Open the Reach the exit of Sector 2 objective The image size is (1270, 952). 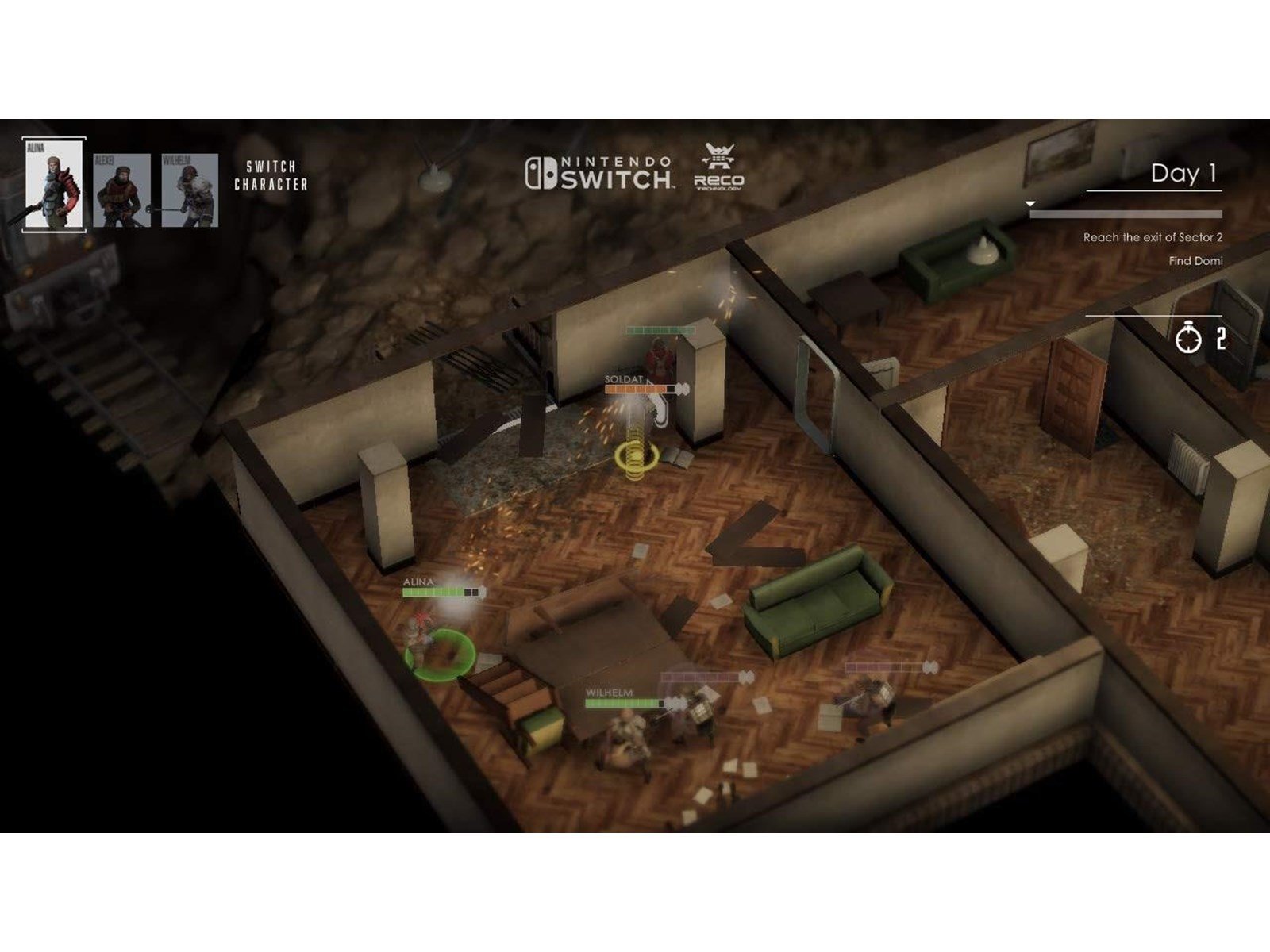pos(1152,237)
